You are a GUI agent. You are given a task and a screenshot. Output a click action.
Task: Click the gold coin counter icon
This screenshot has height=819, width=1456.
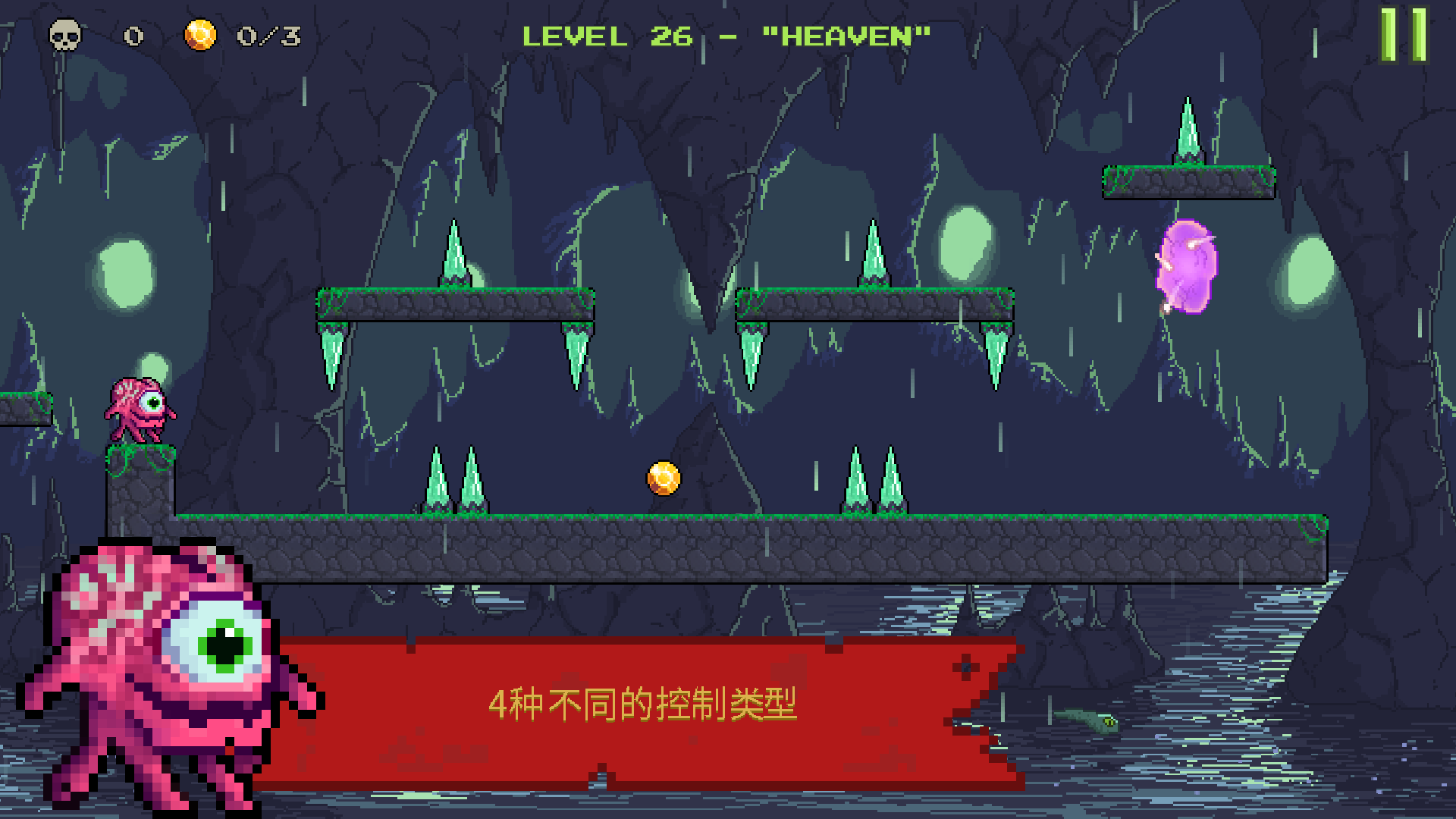pos(199,34)
